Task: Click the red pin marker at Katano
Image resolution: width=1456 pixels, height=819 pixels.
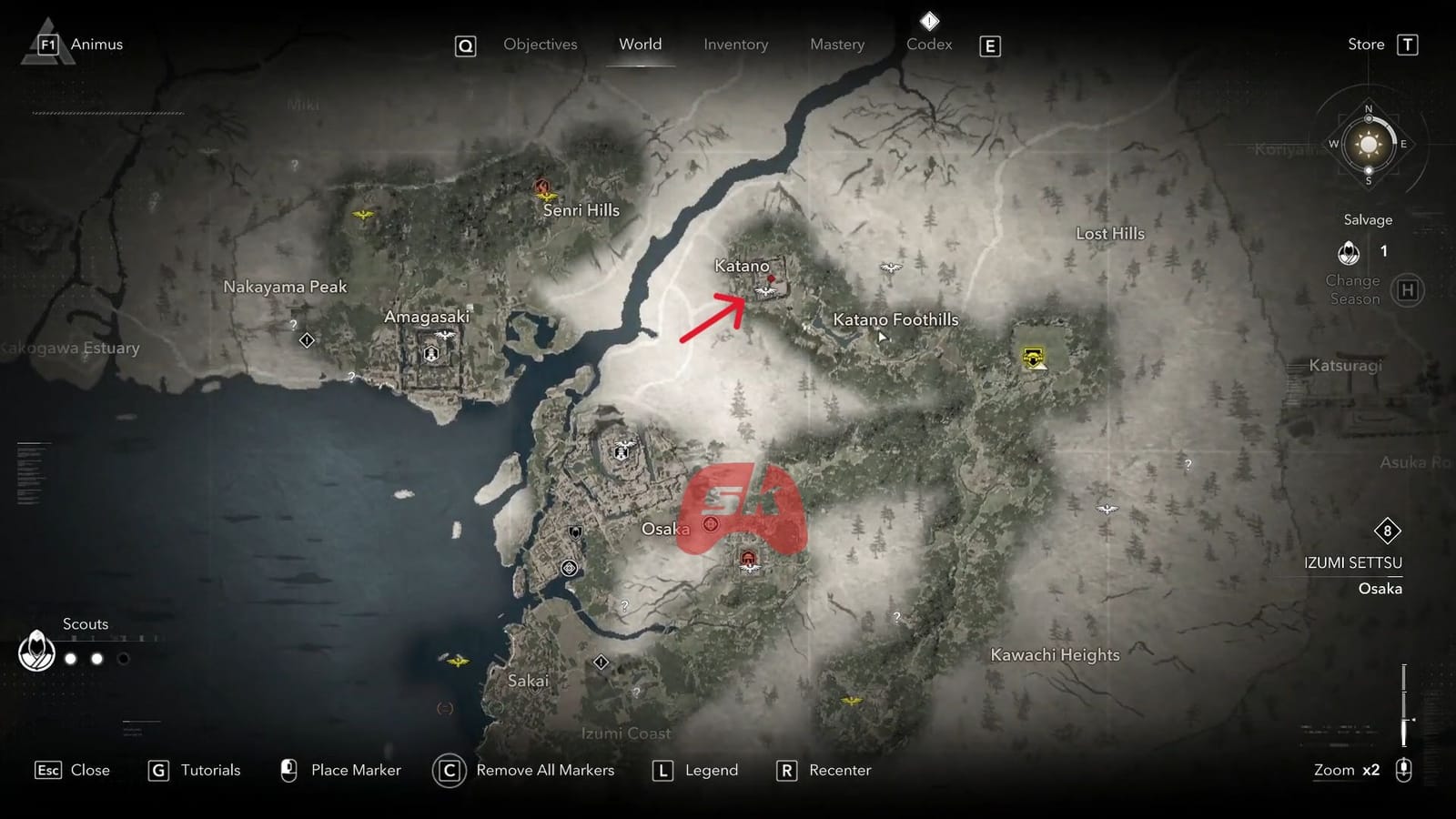Action: [771, 278]
